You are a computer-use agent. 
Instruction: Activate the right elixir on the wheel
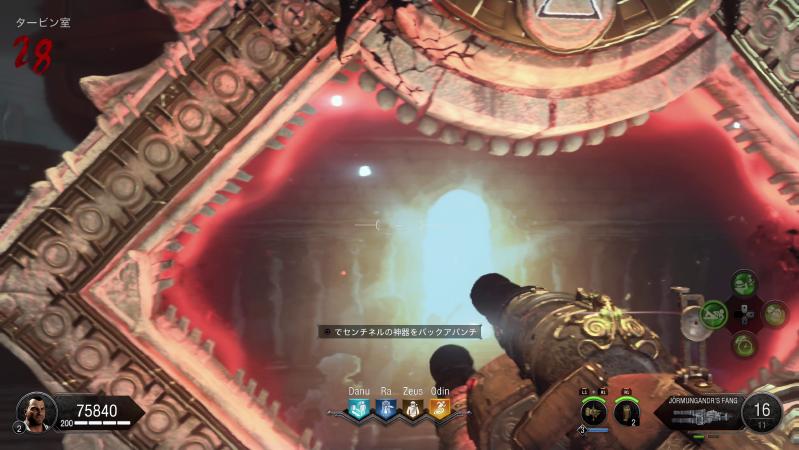point(775,314)
